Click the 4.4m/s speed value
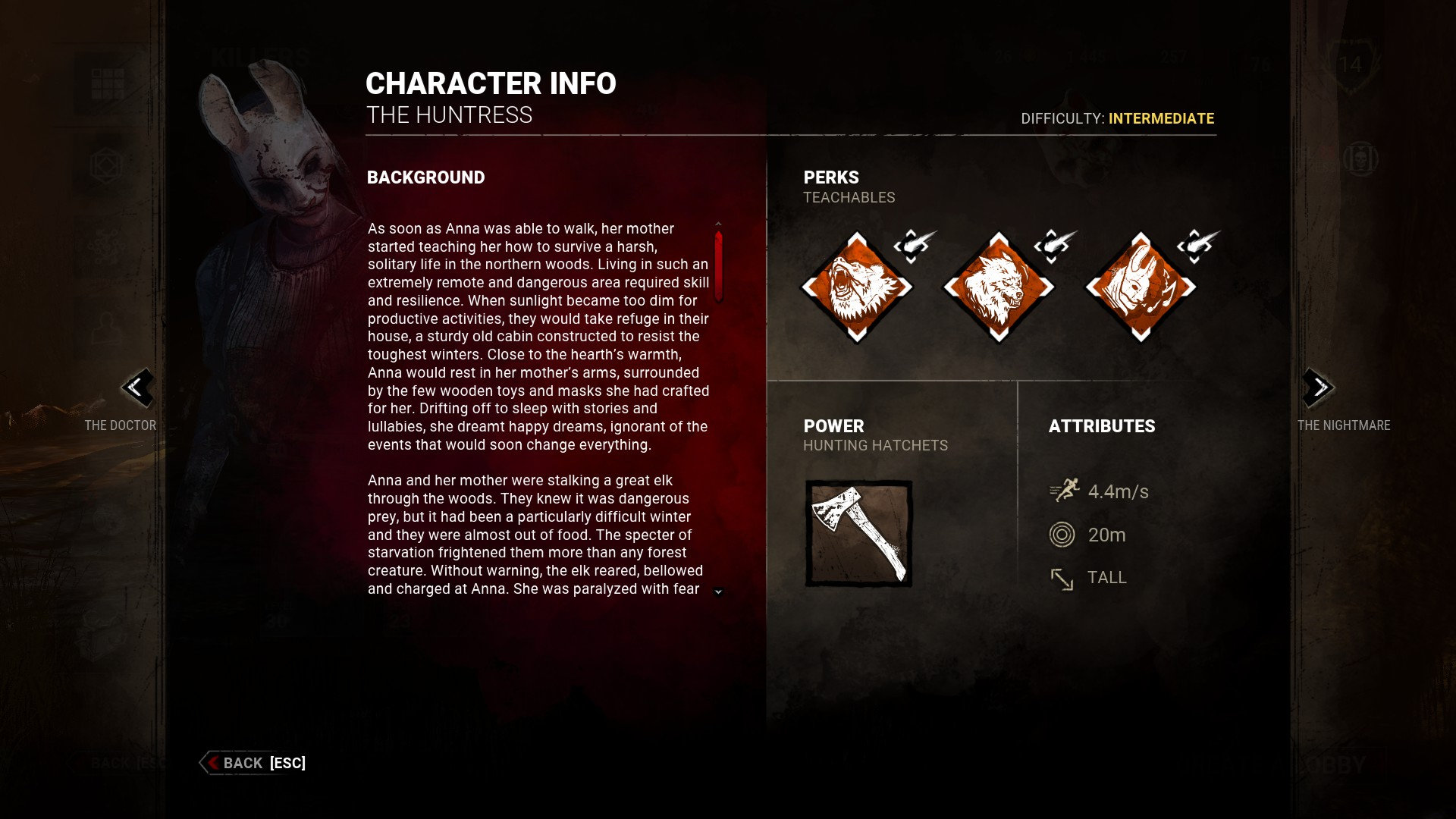This screenshot has height=819, width=1456. coord(1117,491)
